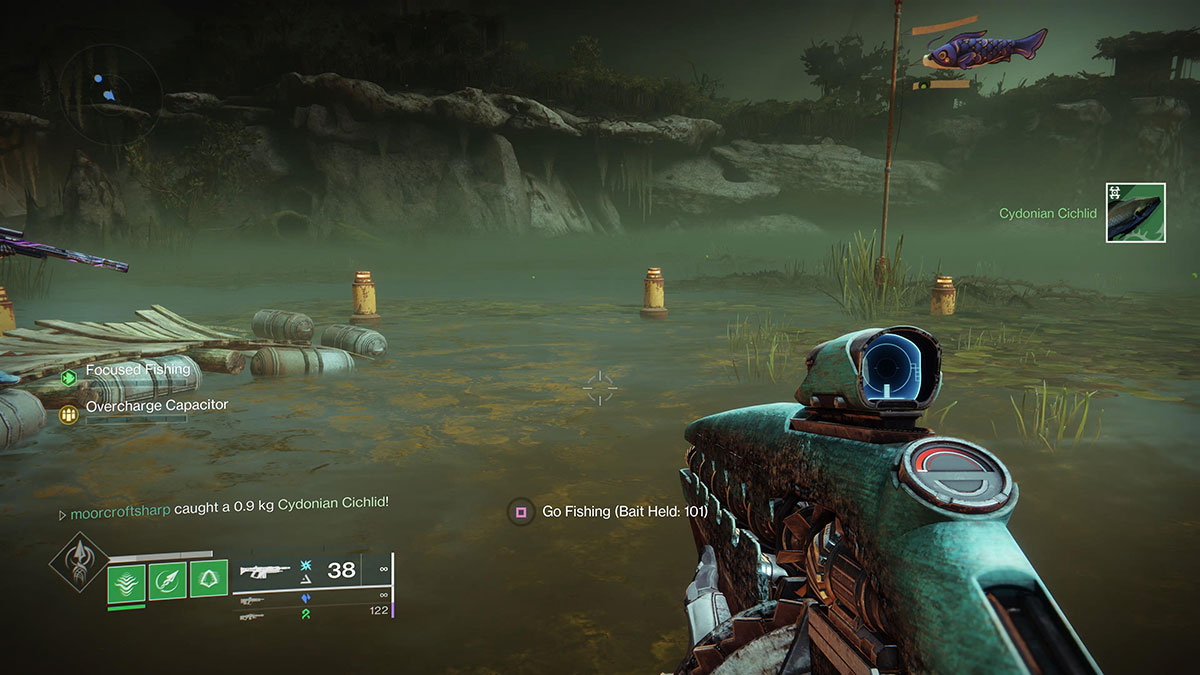Image resolution: width=1200 pixels, height=675 pixels.
Task: Open the Cydonian Cichlid fish thumbnail
Action: point(1135,213)
